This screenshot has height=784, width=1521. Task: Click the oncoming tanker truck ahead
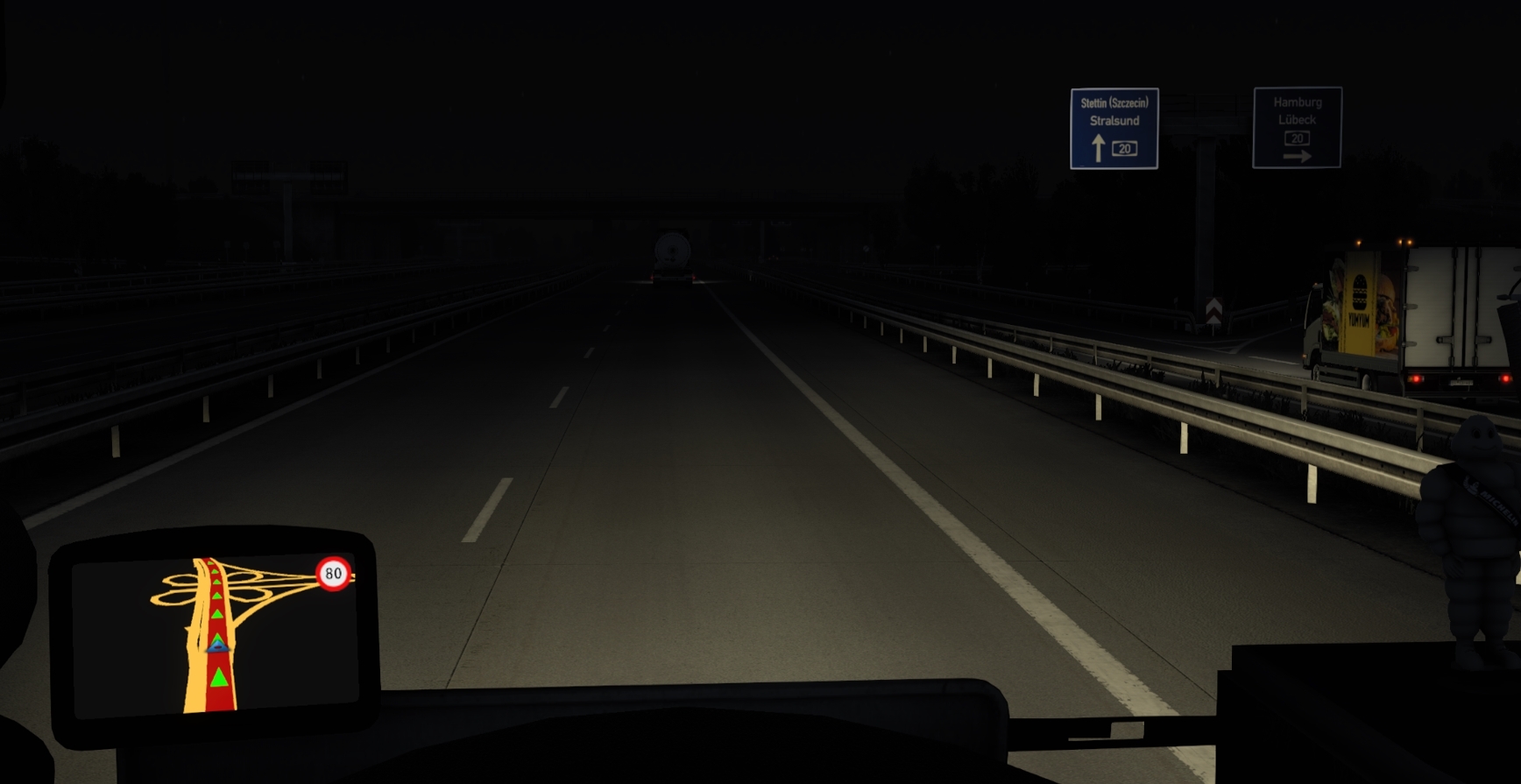point(671,252)
